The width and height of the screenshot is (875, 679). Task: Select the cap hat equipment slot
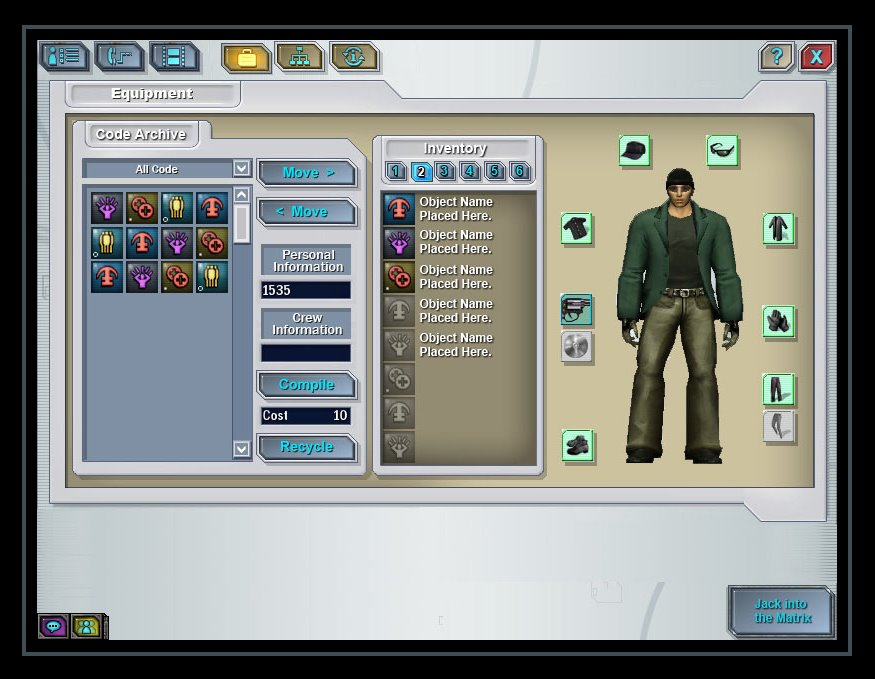634,151
